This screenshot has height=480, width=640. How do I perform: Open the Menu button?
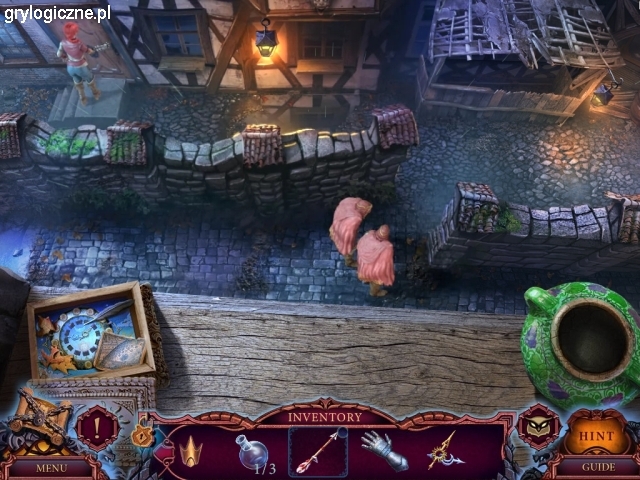(x=50, y=467)
